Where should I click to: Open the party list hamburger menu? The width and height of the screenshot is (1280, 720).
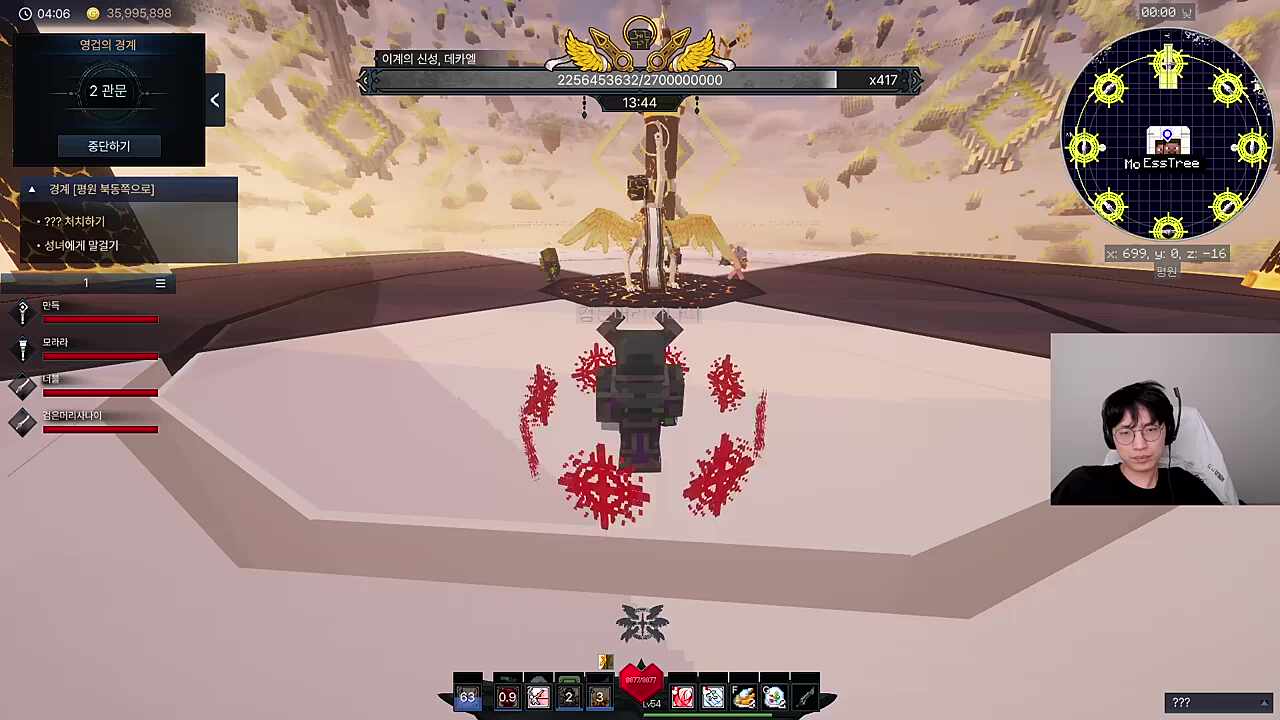[x=160, y=283]
